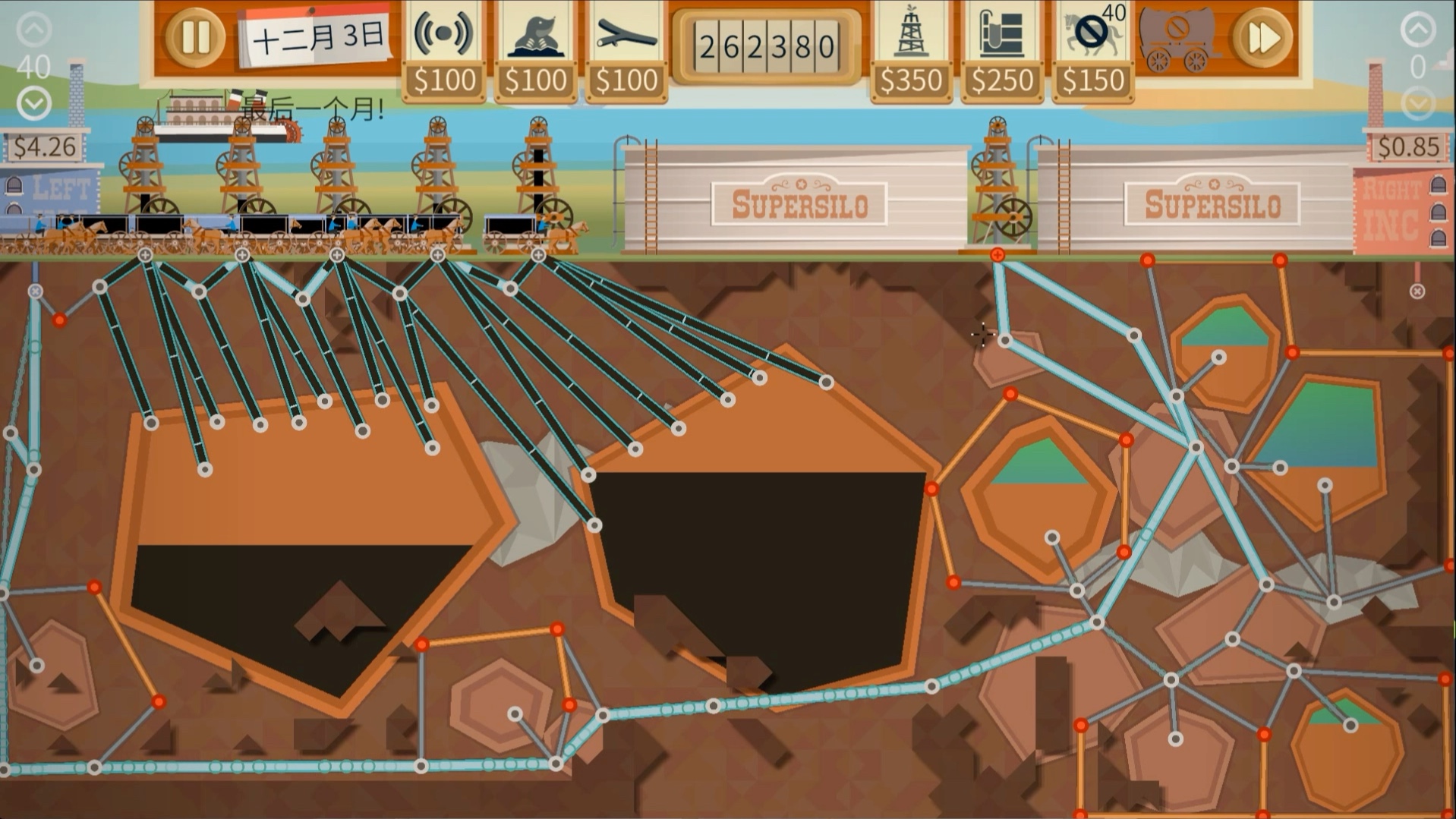Activate the fast-forward button

tap(1262, 38)
